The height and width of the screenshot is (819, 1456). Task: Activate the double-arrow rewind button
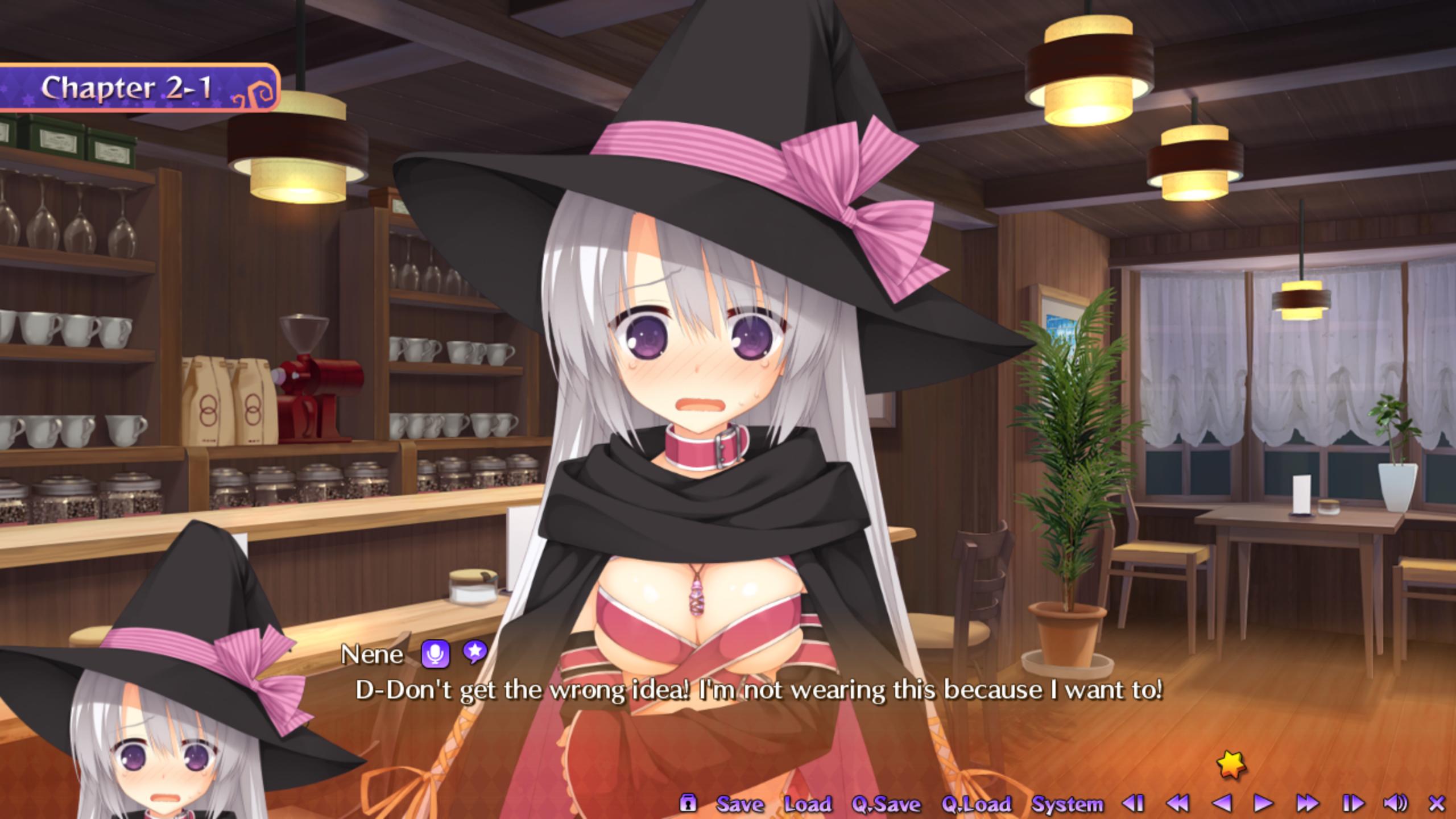tap(1177, 803)
